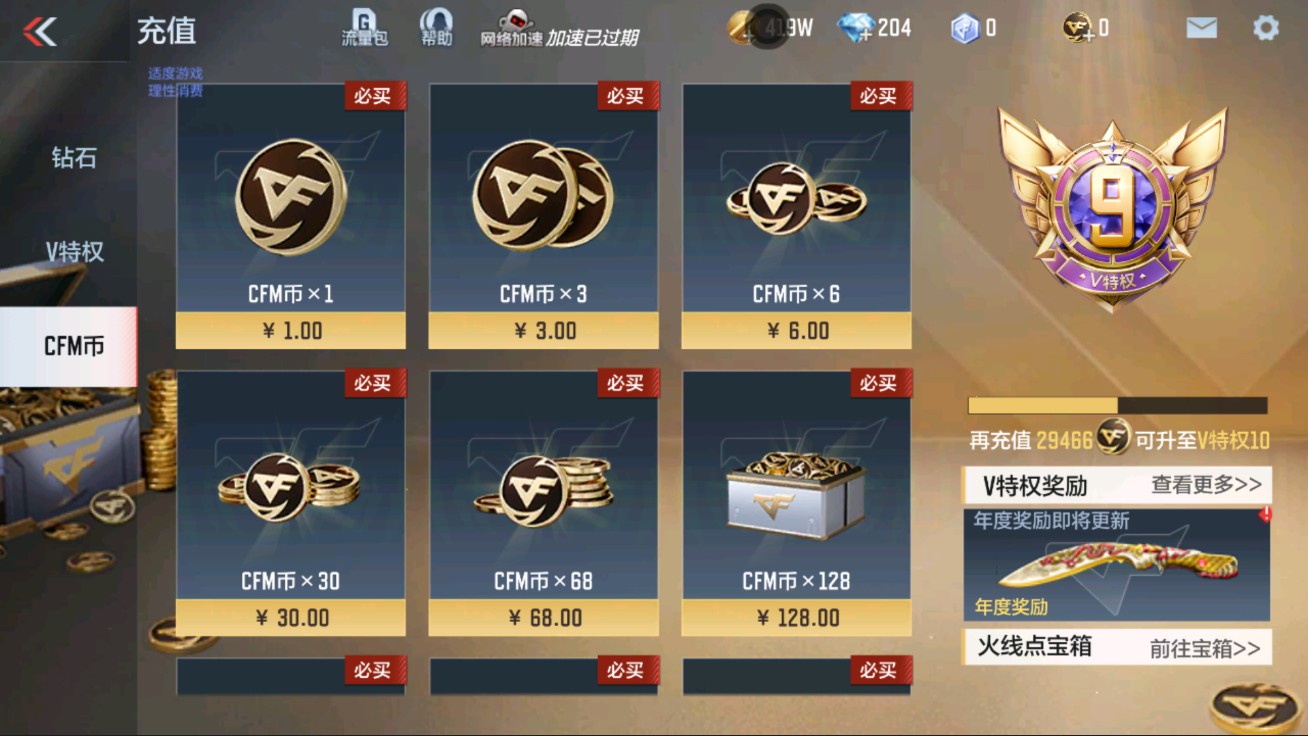Open the mail envelope icon
This screenshot has height=736, width=1308.
1200,28
